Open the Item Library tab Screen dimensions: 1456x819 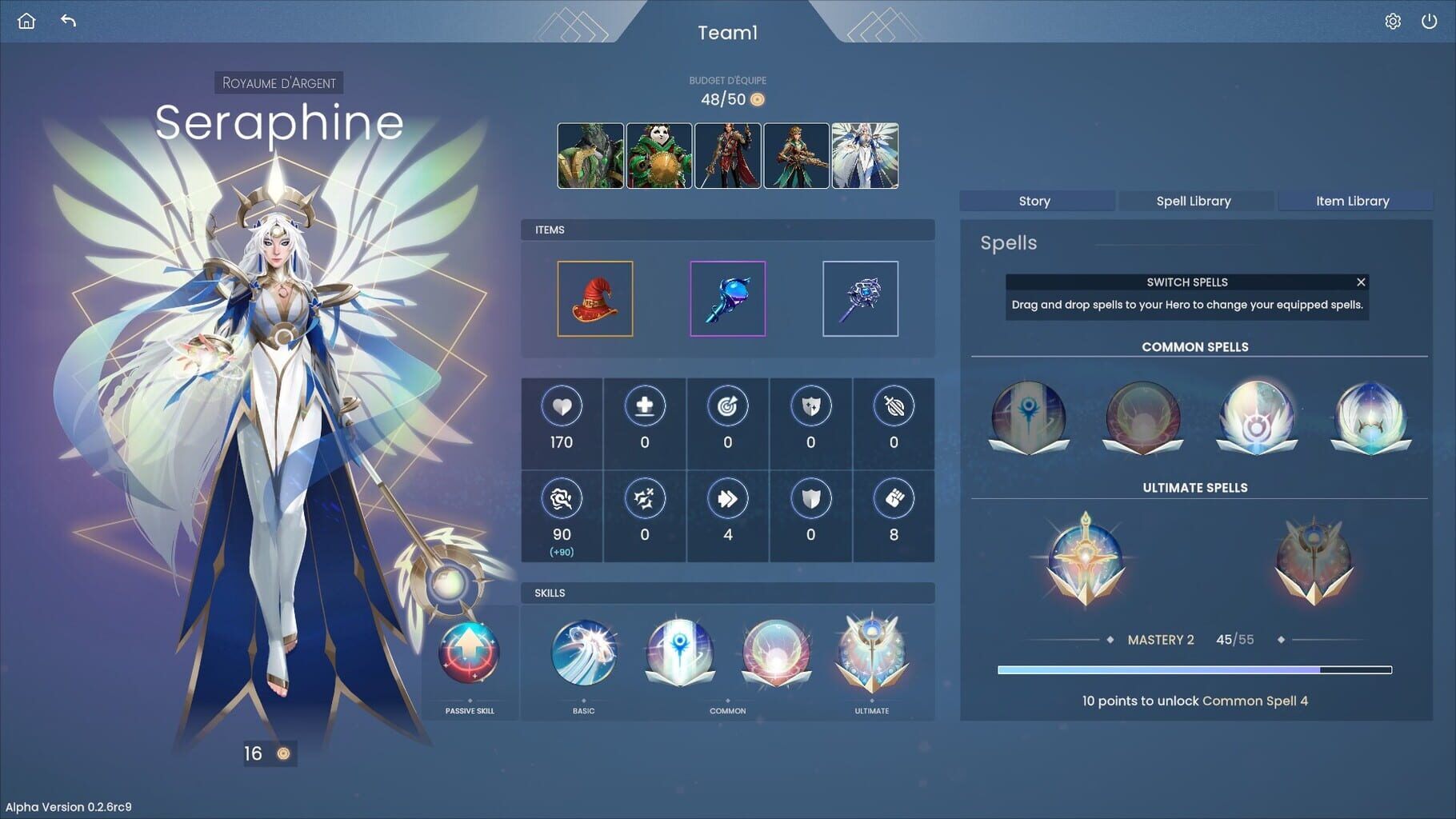coord(1354,201)
